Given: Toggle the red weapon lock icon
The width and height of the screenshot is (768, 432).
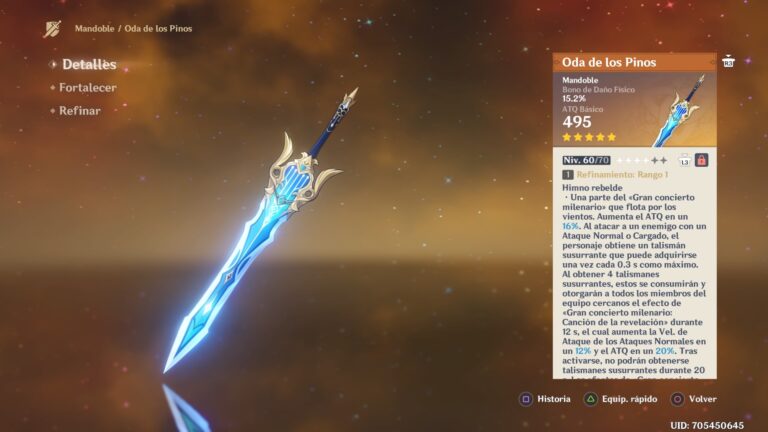Looking at the screenshot, I should pyautogui.click(x=701, y=160).
